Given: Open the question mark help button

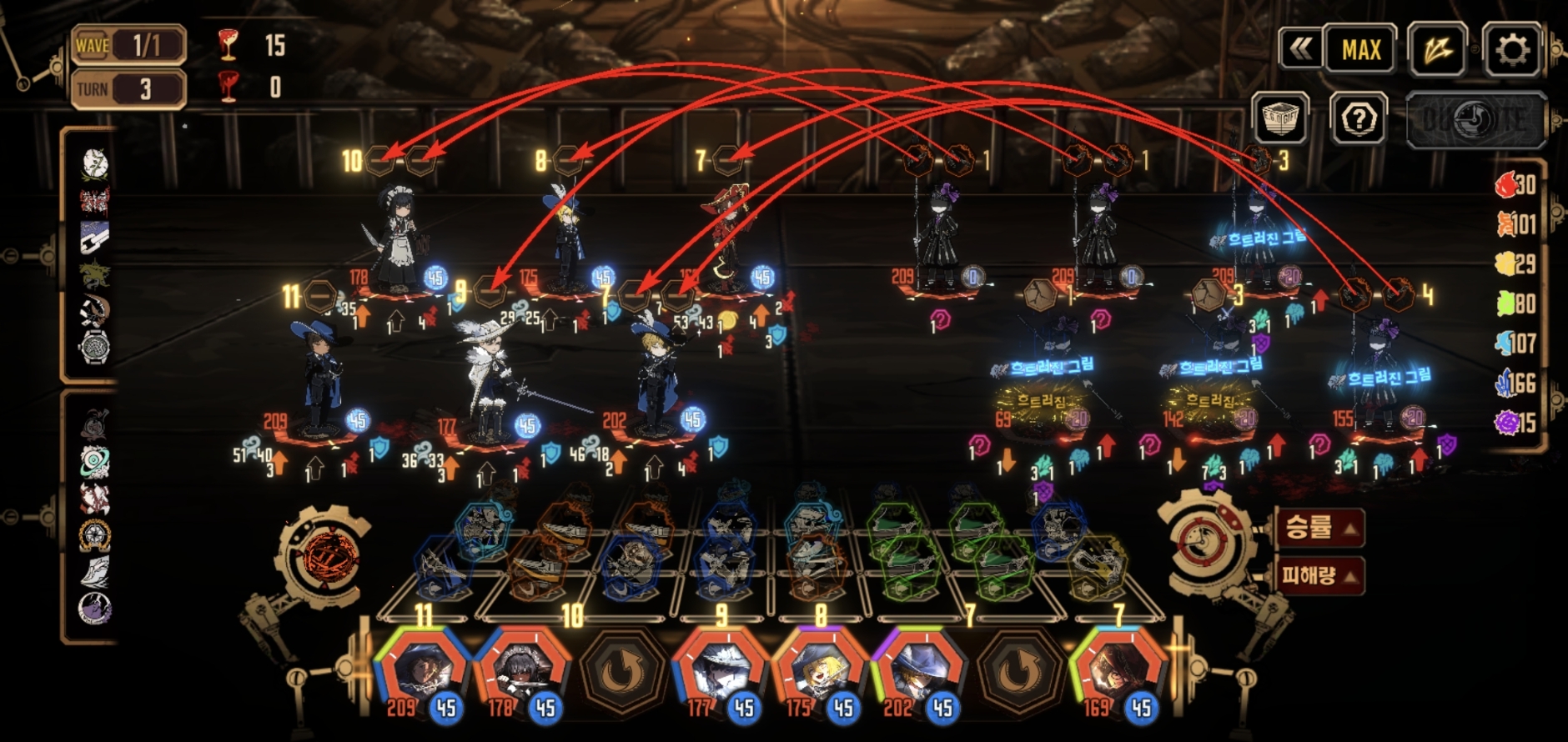Looking at the screenshot, I should [x=1359, y=120].
